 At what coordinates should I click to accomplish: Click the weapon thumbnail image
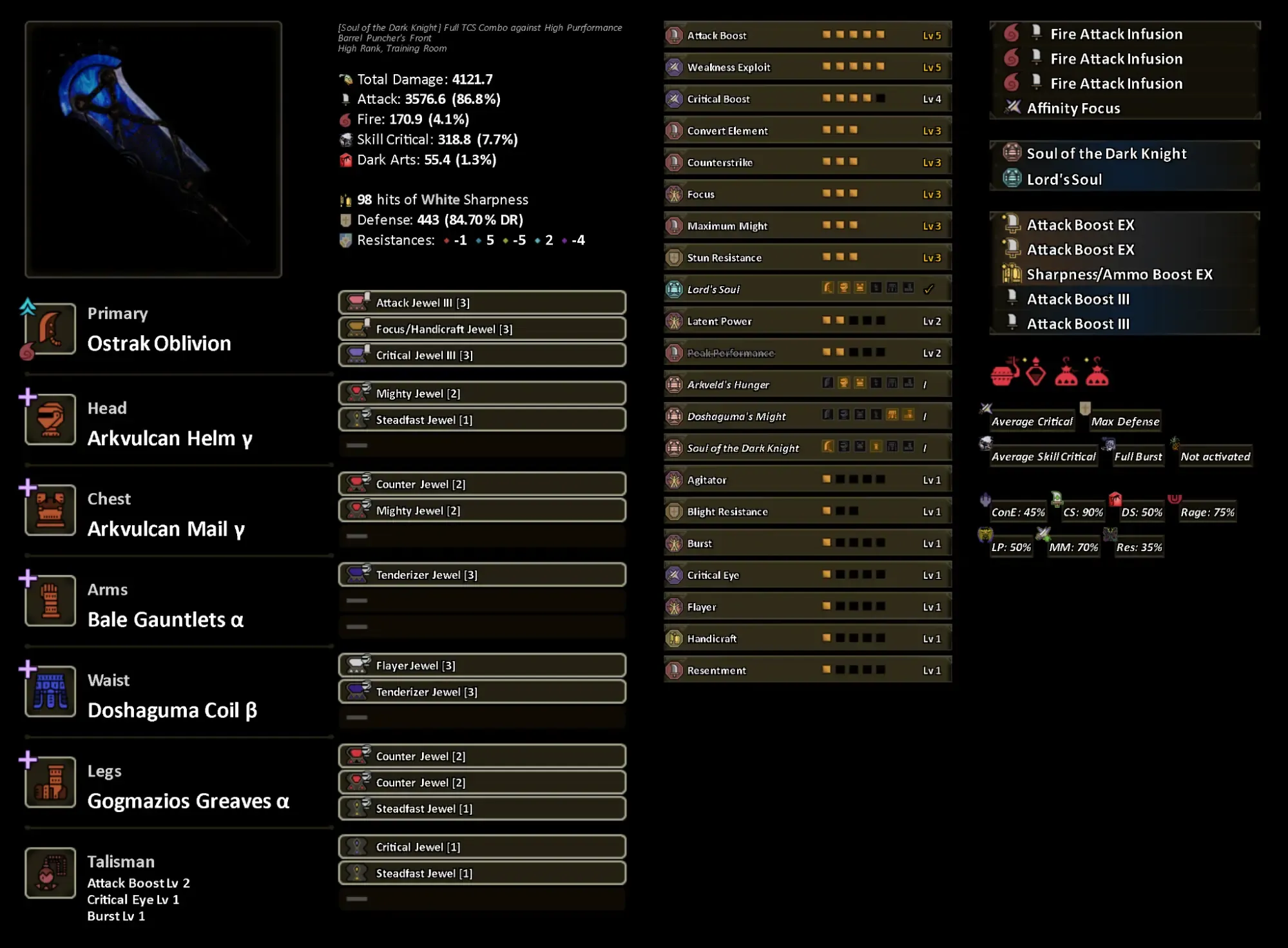pos(153,150)
